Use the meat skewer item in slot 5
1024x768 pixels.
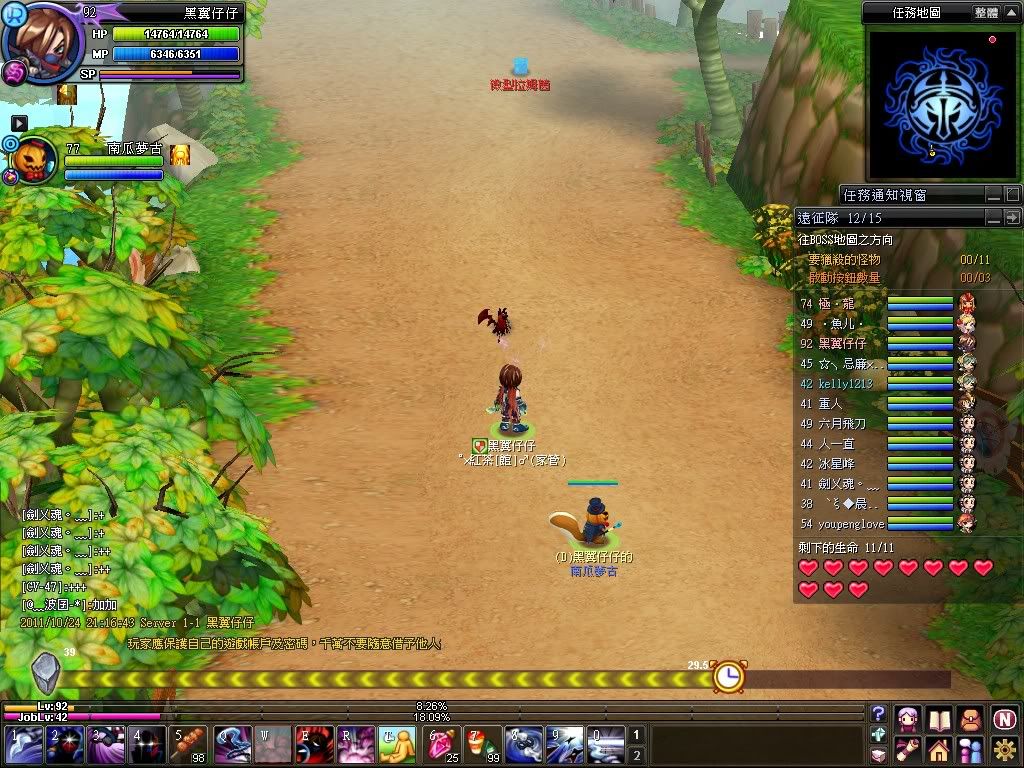click(x=188, y=745)
